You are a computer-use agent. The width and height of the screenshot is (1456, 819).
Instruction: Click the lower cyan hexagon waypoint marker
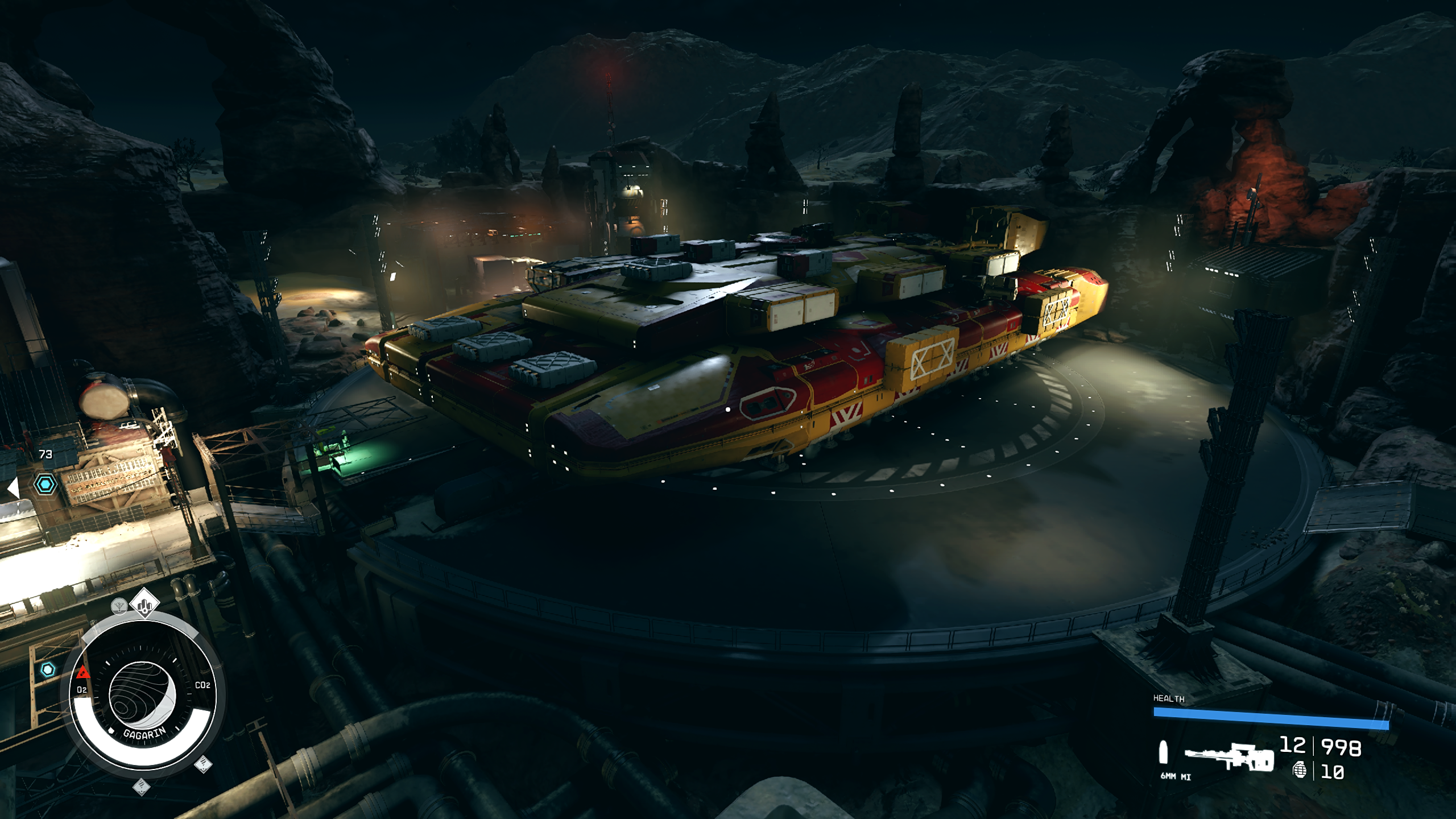48,669
